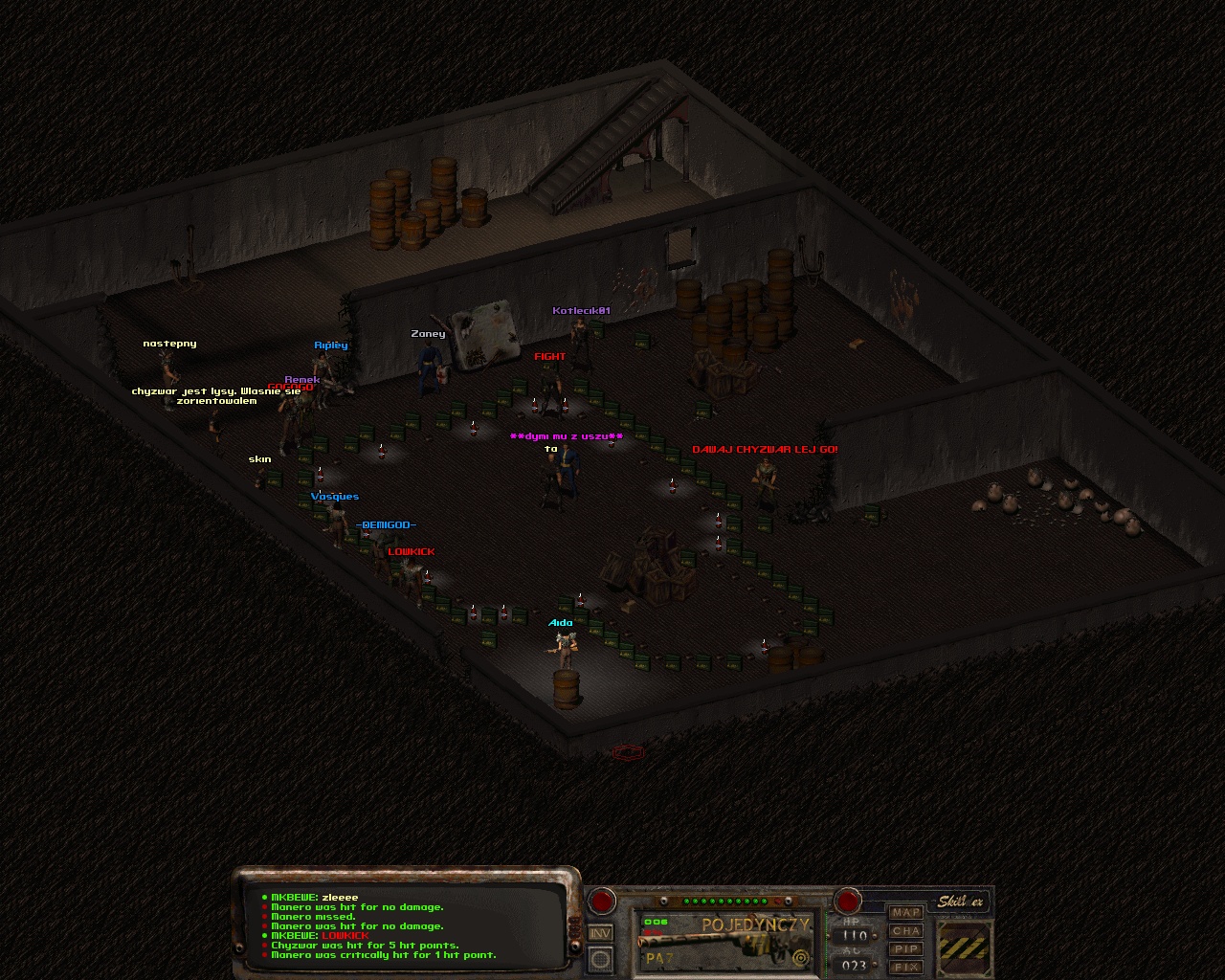The image size is (1225, 980).
Task: Open the PIP-Boy with the PIP button
Action: coord(905,949)
